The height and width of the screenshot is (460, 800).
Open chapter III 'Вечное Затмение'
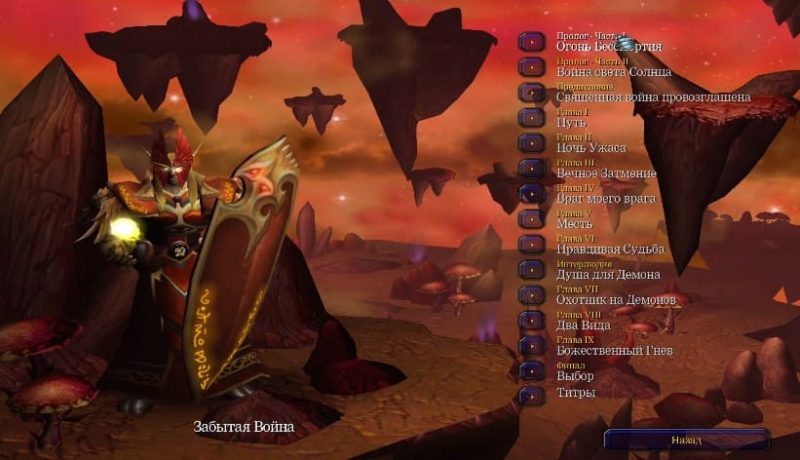(532, 169)
